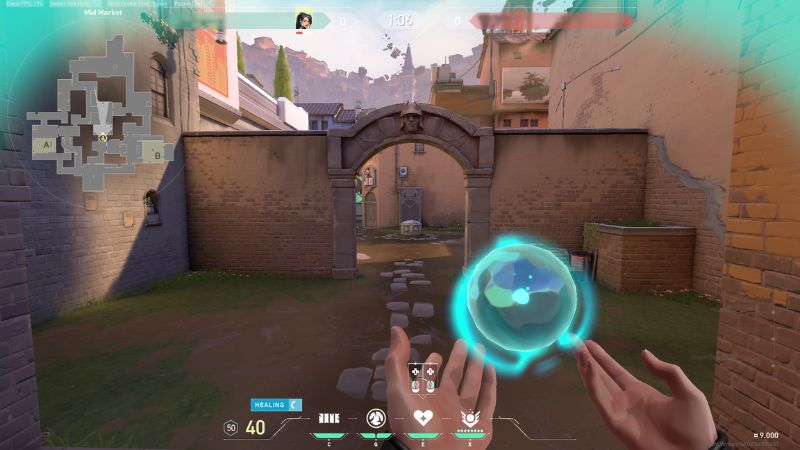This screenshot has height=450, width=800.
Task: Select the B site marker on minimap
Action: [x=157, y=153]
